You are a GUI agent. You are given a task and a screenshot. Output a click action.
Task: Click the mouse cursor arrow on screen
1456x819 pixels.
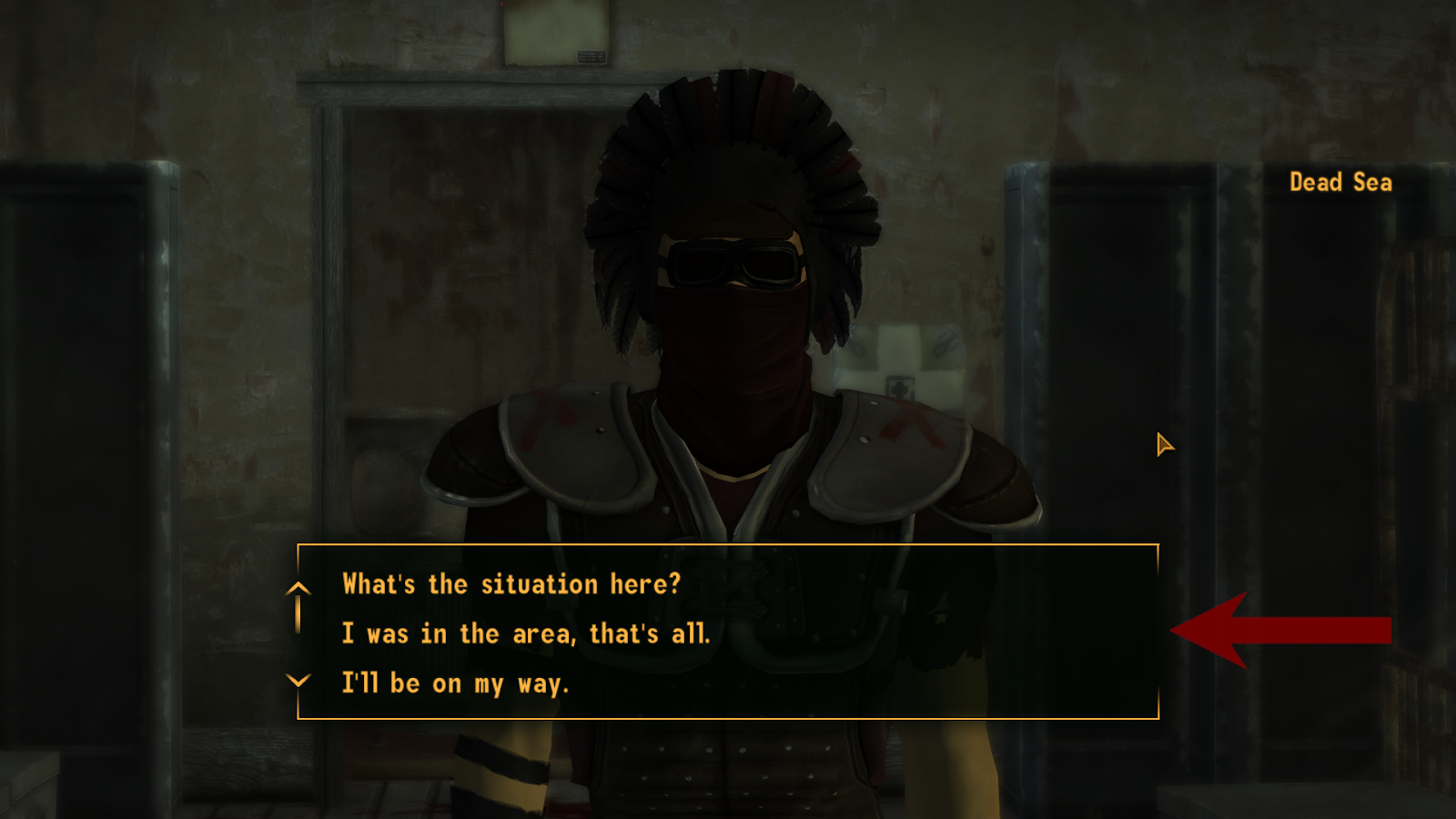pyautogui.click(x=1163, y=445)
